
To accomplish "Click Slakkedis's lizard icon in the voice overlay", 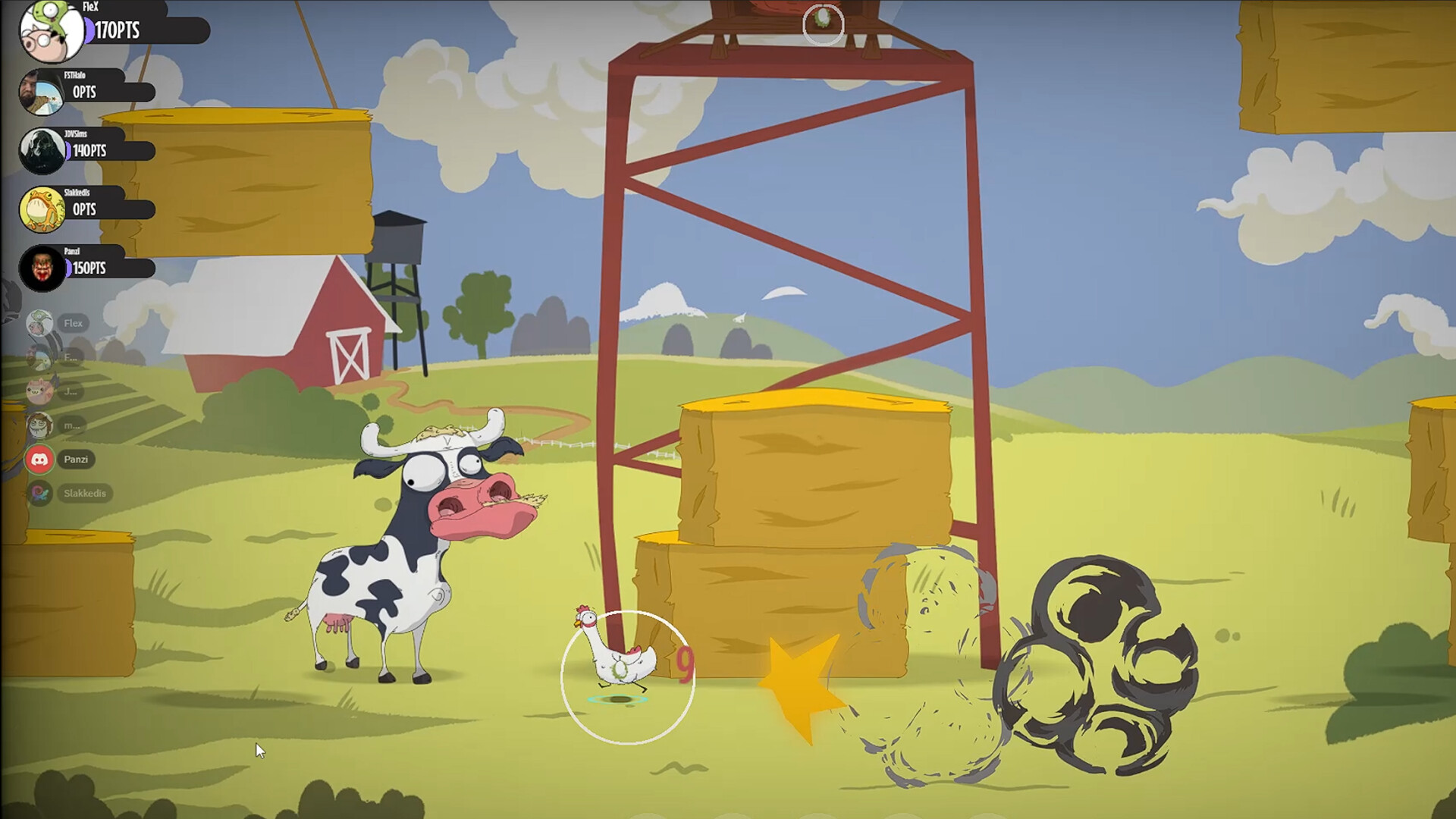I will (39, 493).
